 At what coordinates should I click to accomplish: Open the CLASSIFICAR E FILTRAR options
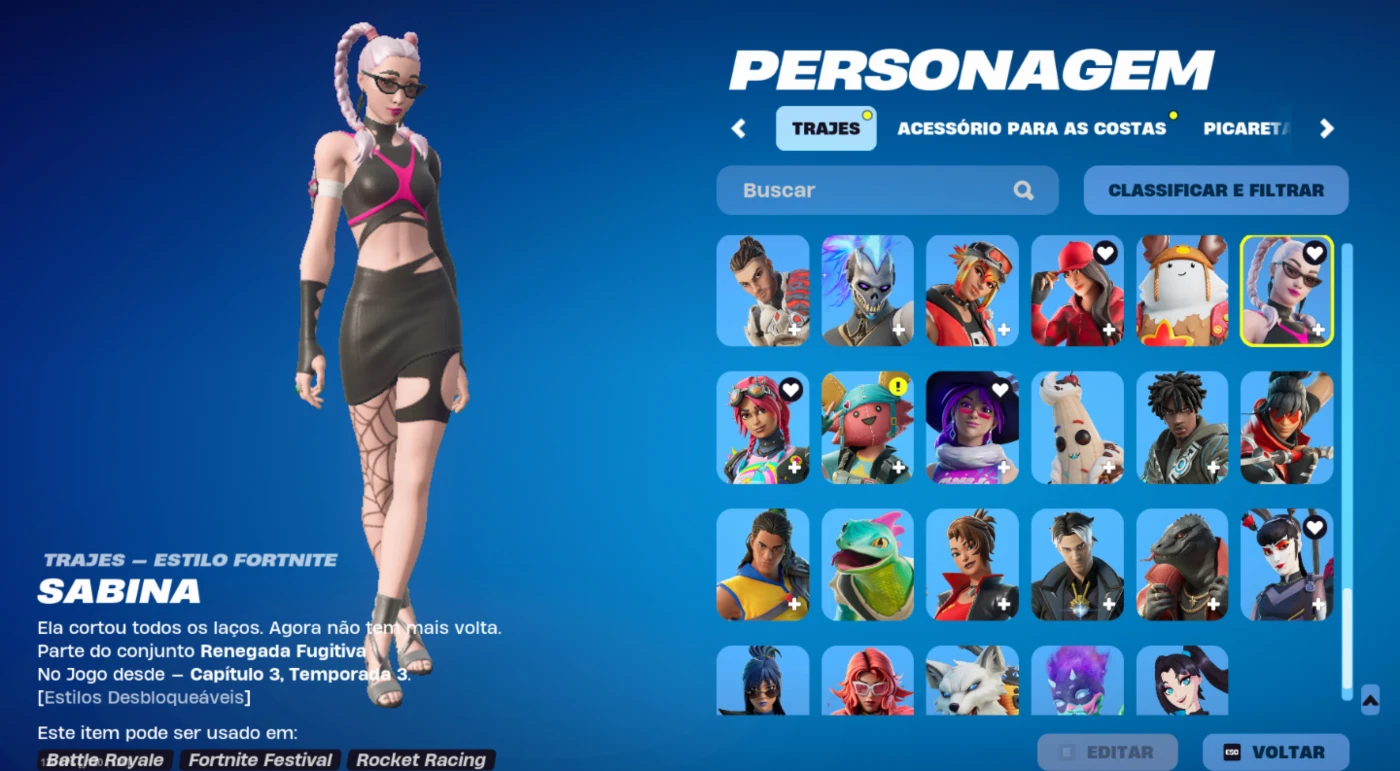tap(1215, 190)
